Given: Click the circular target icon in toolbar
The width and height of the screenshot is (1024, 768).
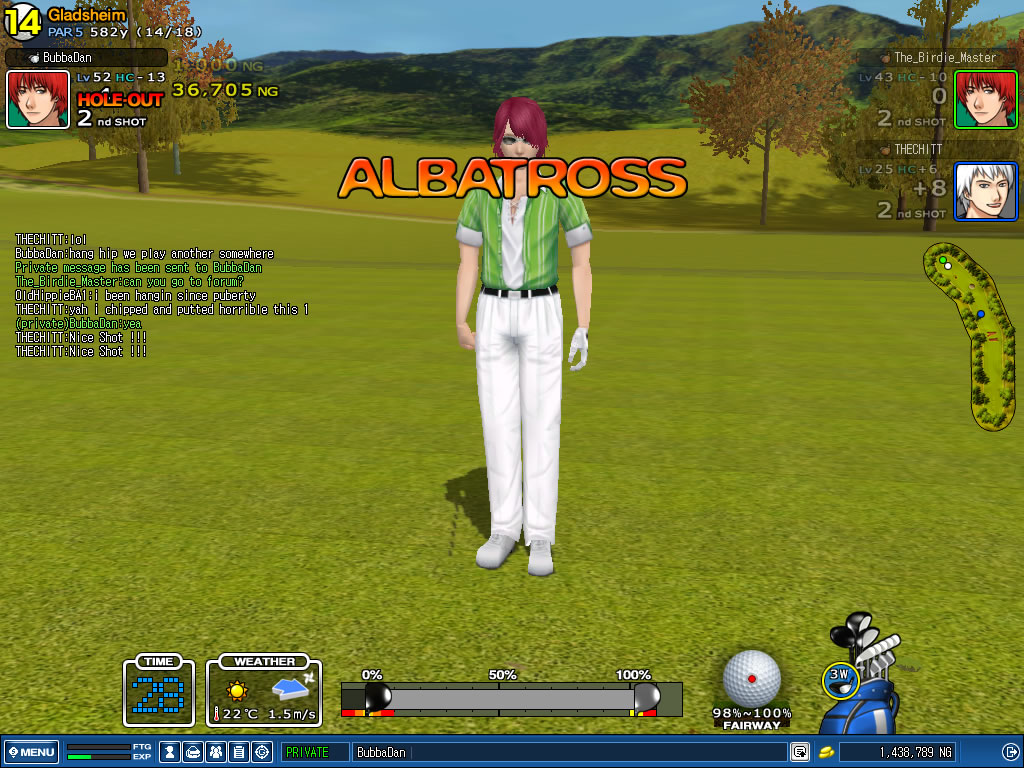Looking at the screenshot, I should pos(263,752).
